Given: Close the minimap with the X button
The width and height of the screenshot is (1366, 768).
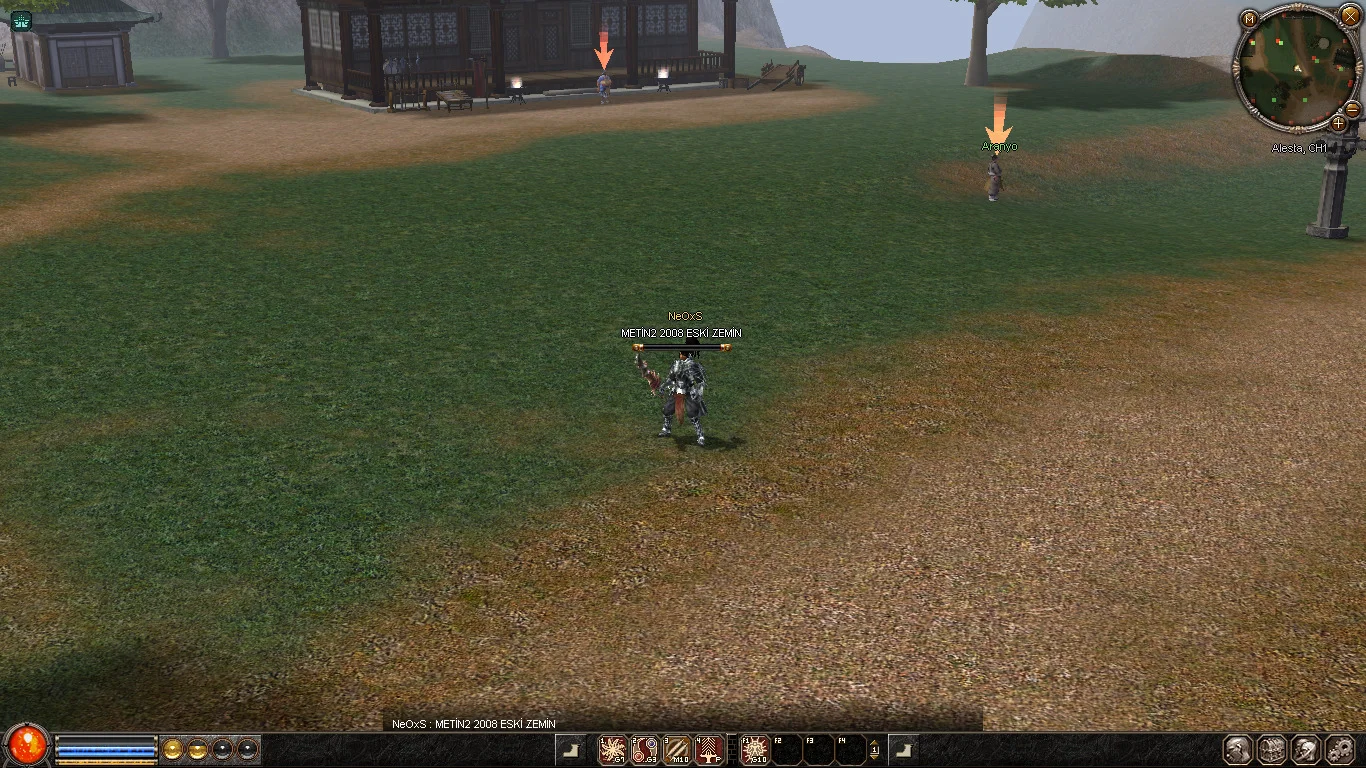Looking at the screenshot, I should click(x=1350, y=16).
